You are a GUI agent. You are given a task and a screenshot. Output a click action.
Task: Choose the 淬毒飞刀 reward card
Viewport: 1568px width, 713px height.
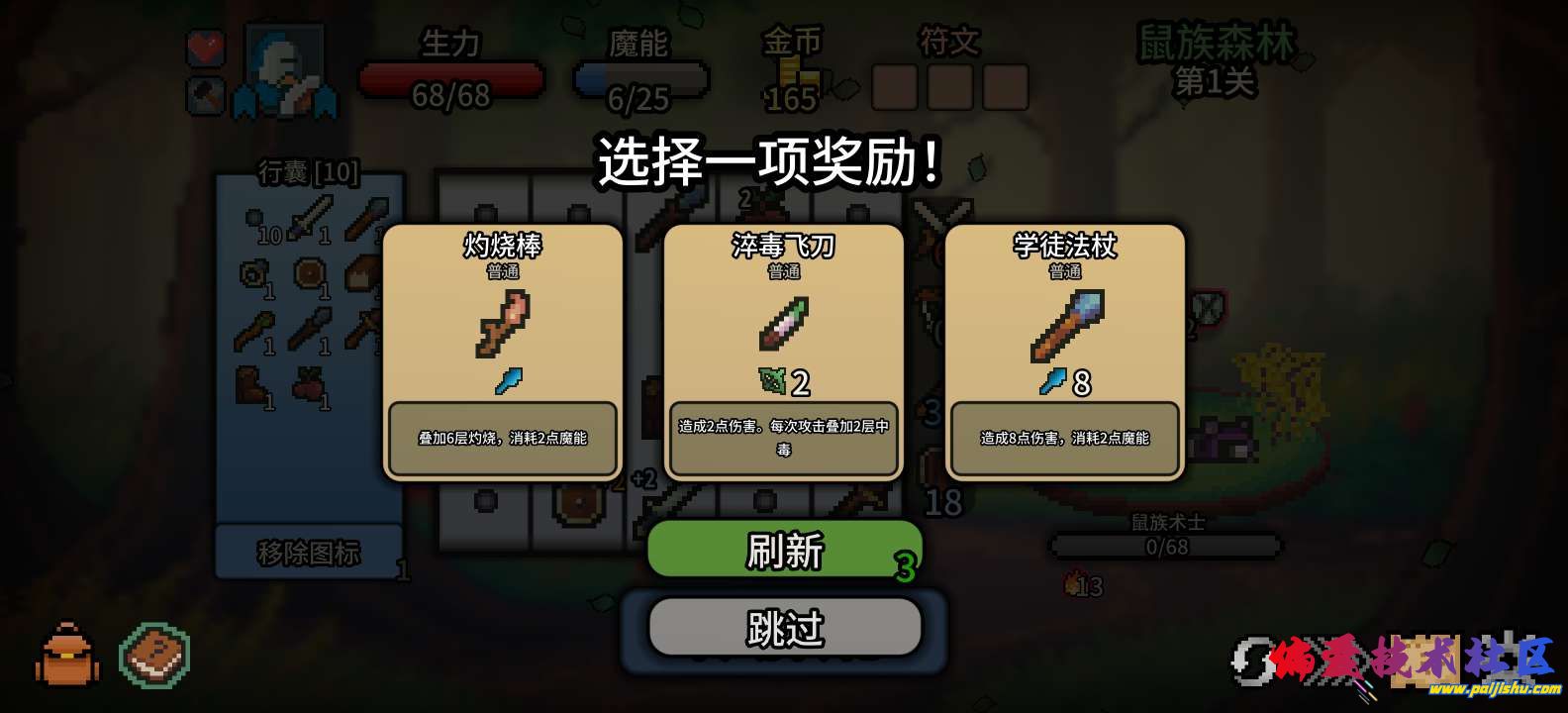pyautogui.click(x=783, y=352)
